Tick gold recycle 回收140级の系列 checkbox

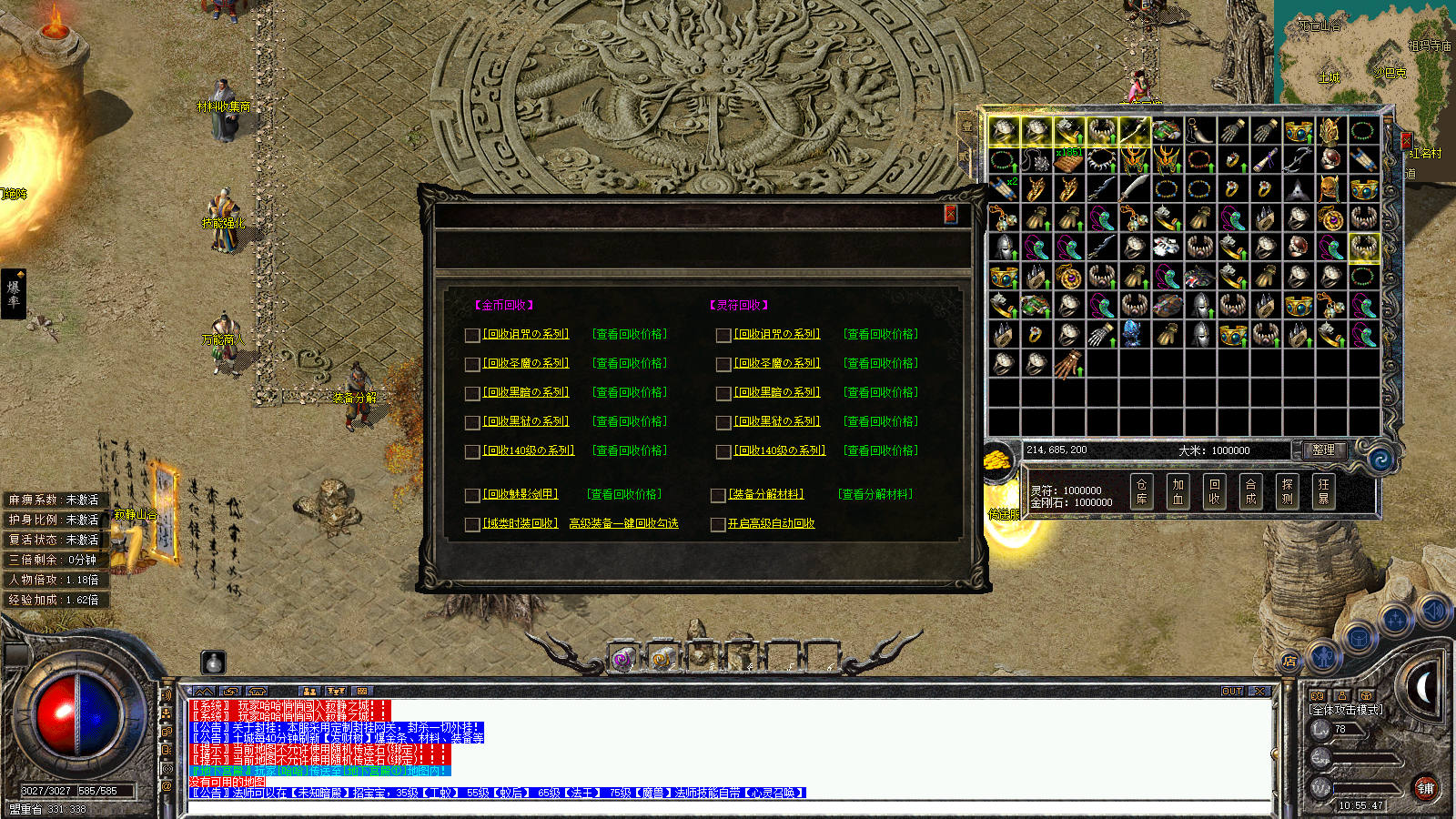tap(472, 451)
